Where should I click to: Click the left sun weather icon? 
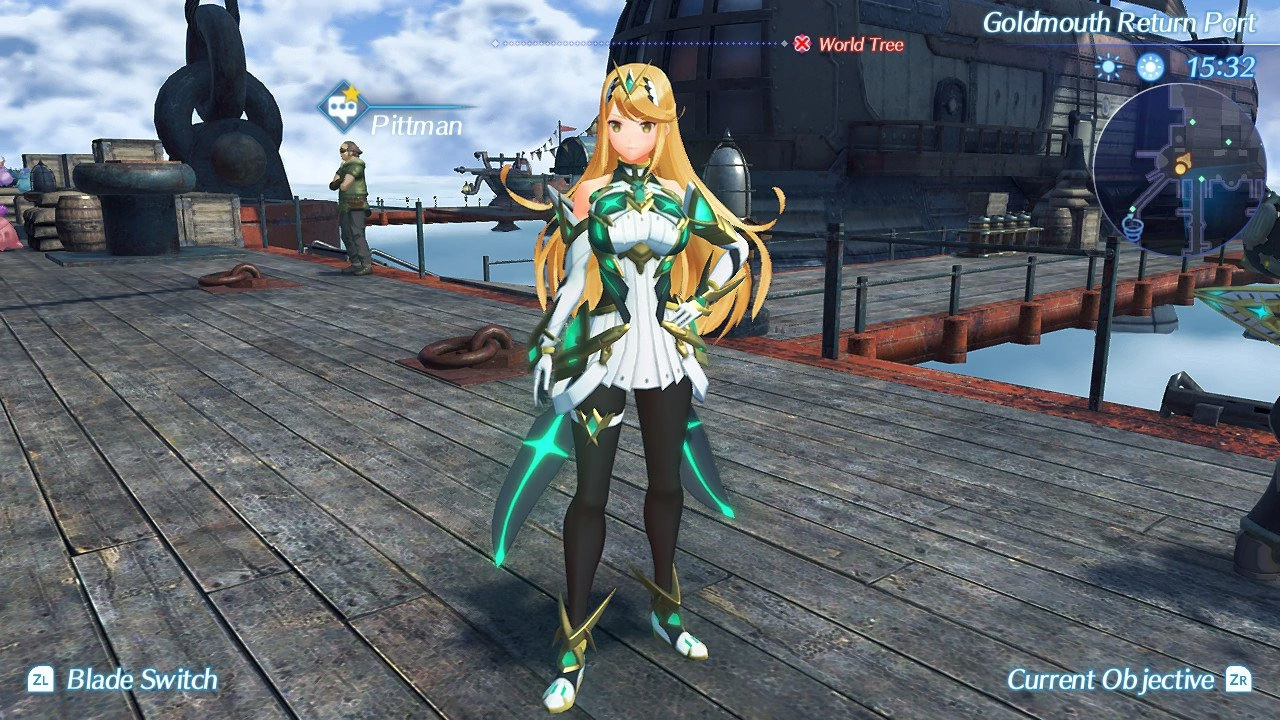tap(1110, 69)
